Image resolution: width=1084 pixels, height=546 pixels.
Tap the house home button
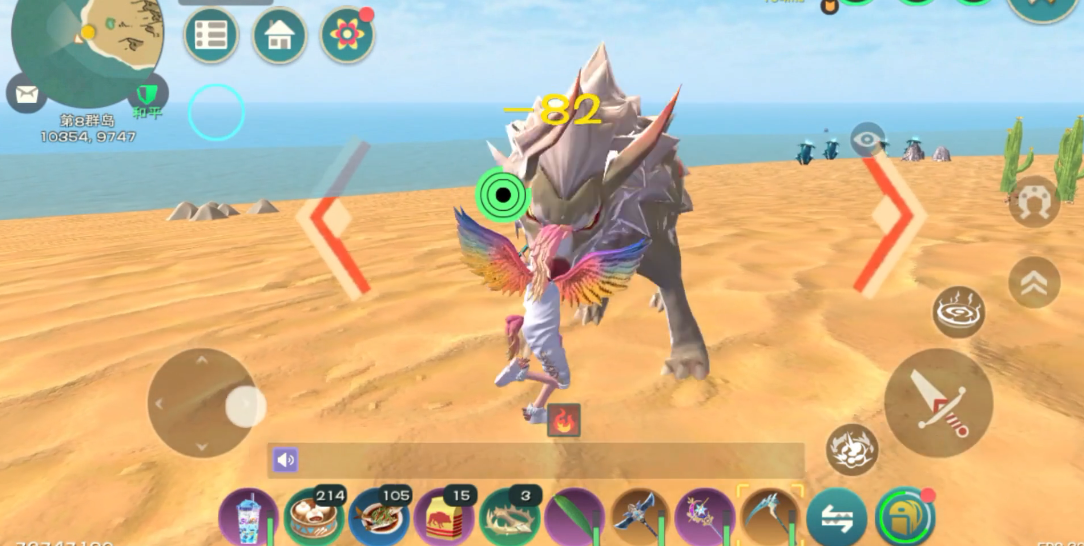click(279, 36)
